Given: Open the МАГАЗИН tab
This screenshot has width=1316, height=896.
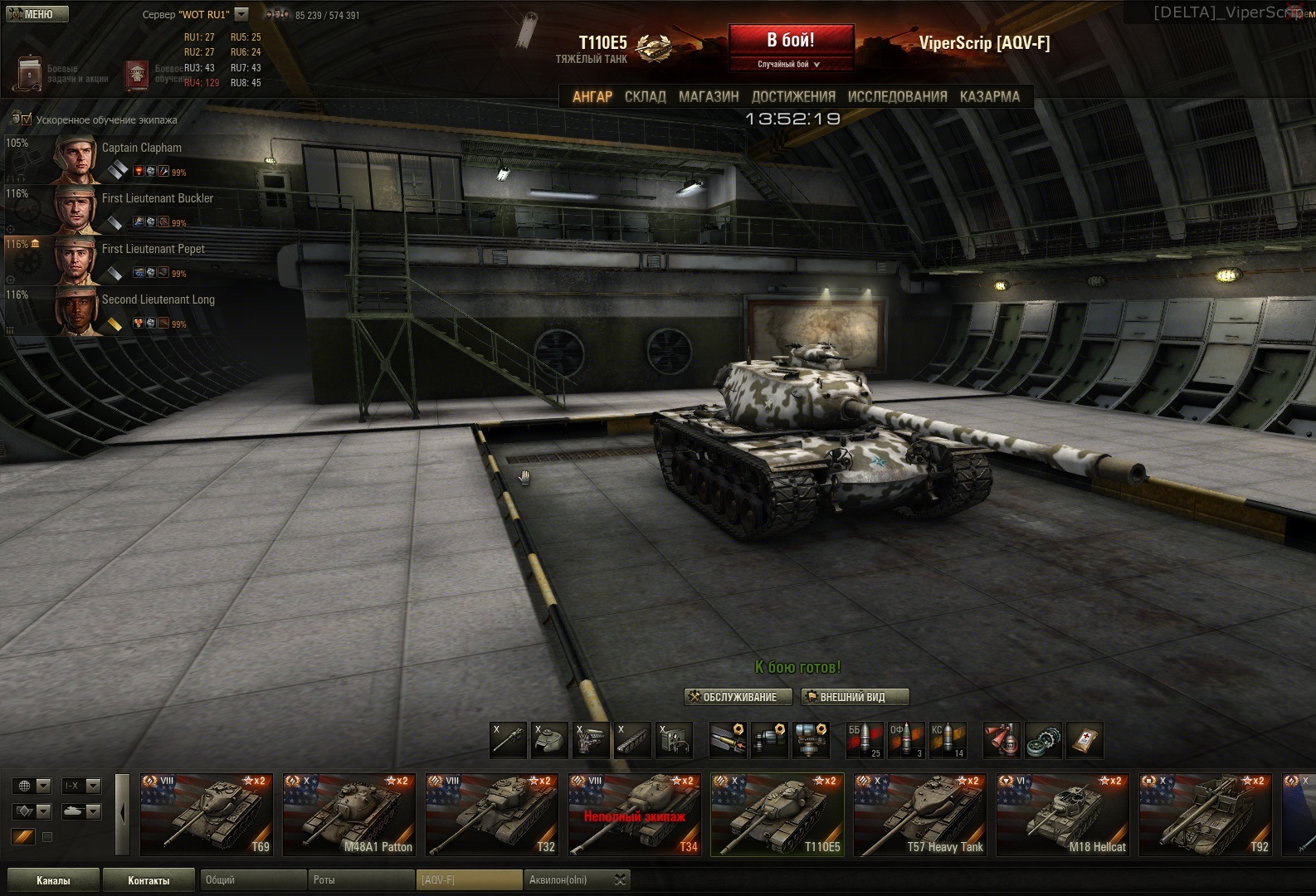Looking at the screenshot, I should coord(709,96).
